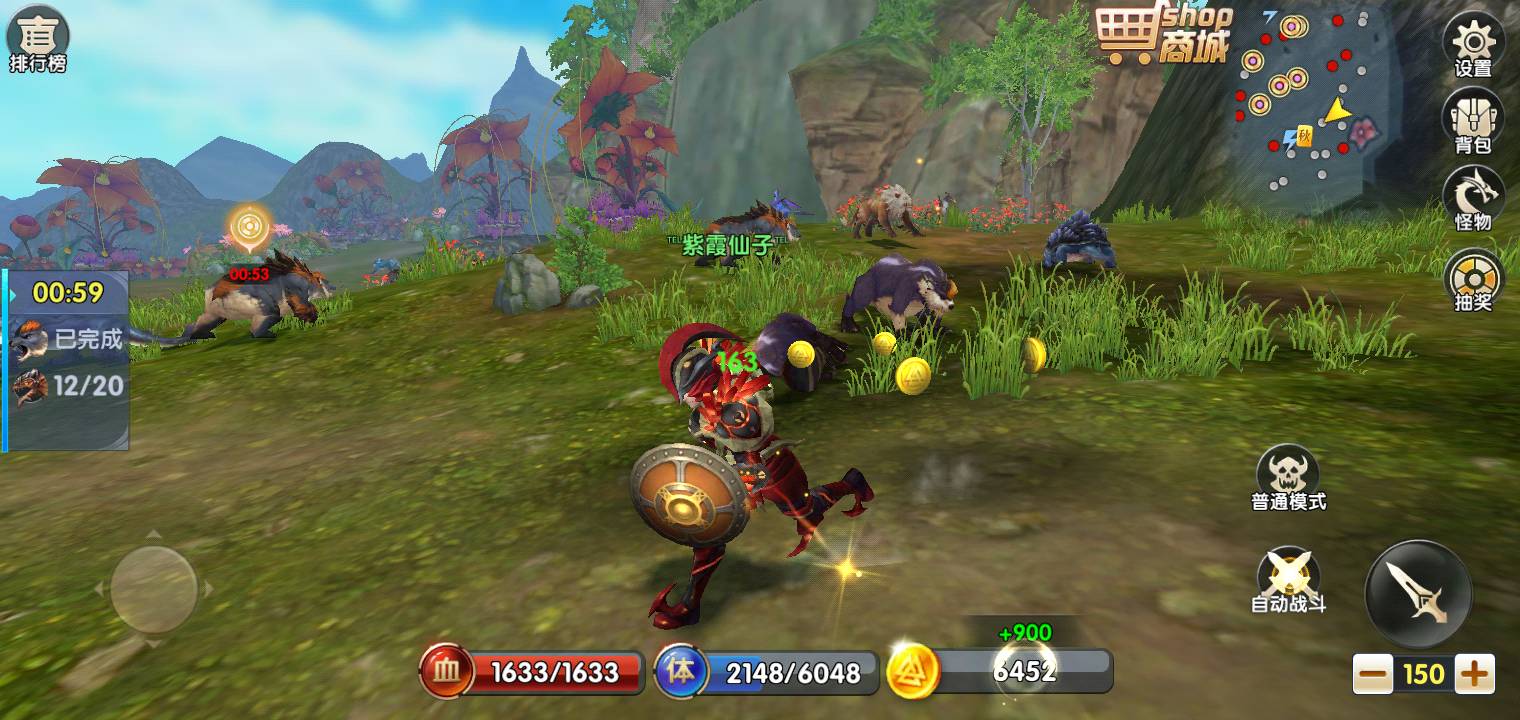Select the 已完成 quest tracker entry

click(68, 339)
